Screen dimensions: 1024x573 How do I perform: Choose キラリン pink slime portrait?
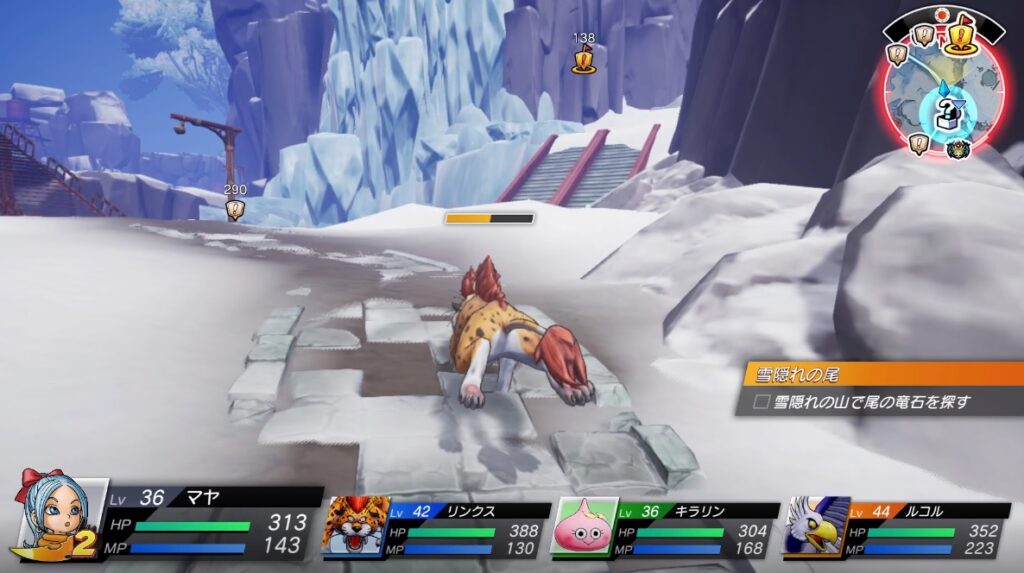pyautogui.click(x=582, y=527)
